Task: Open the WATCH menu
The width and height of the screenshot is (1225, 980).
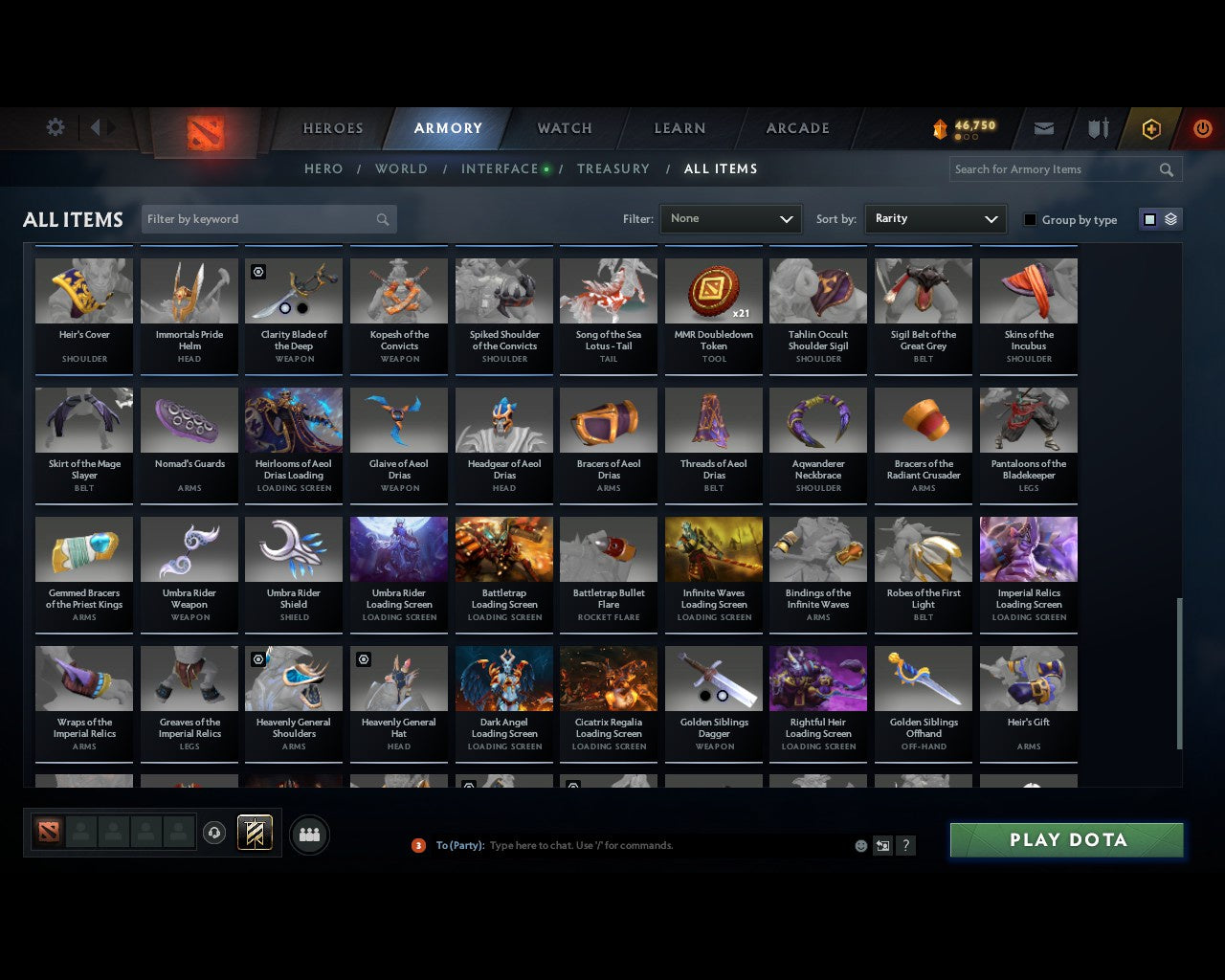Action: coord(564,128)
